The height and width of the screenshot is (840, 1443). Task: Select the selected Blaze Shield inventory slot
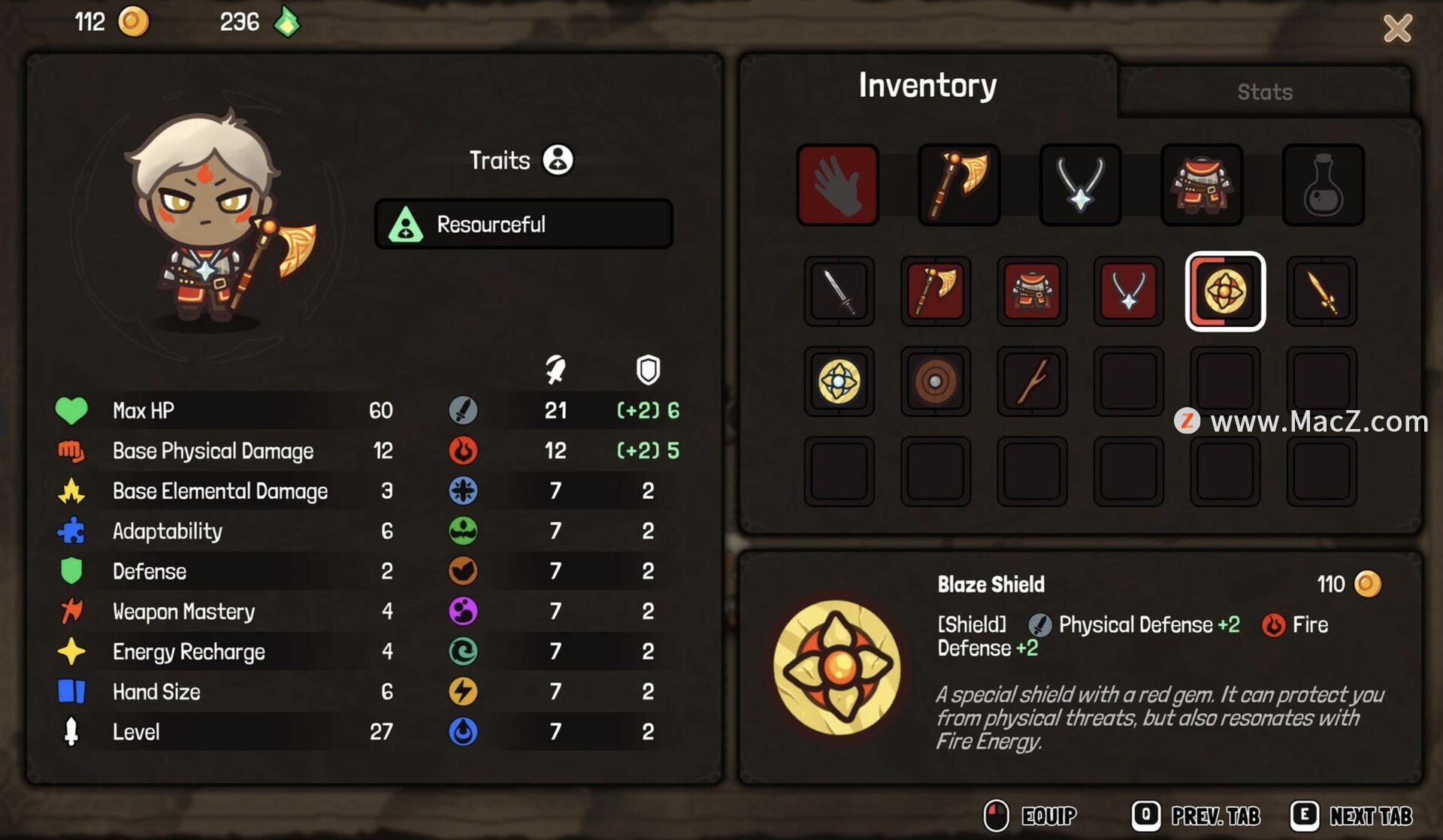pos(1225,292)
